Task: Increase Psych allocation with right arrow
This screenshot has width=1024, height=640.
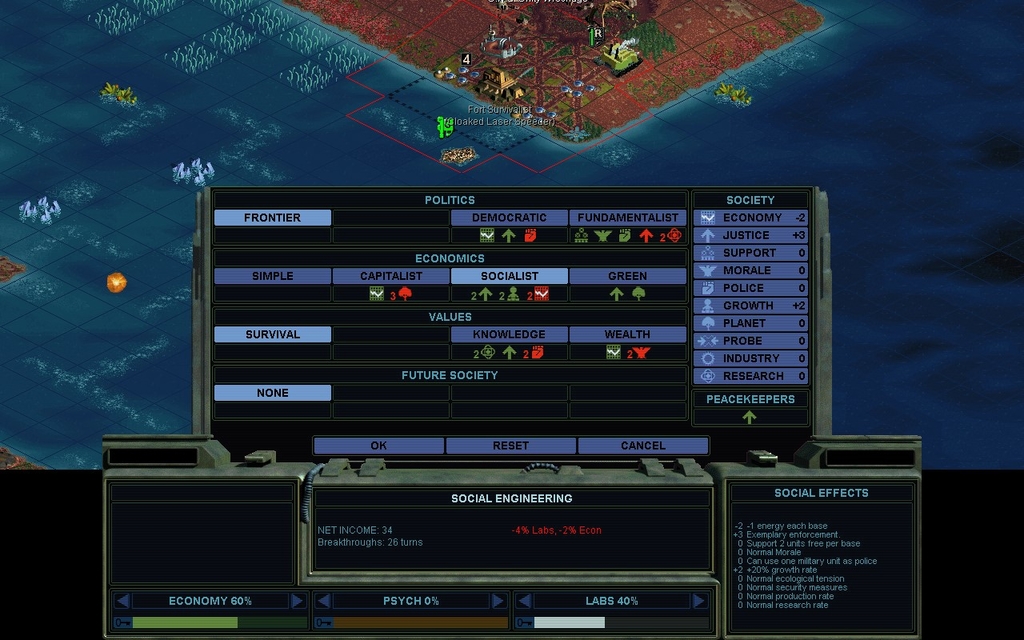Action: [498, 601]
